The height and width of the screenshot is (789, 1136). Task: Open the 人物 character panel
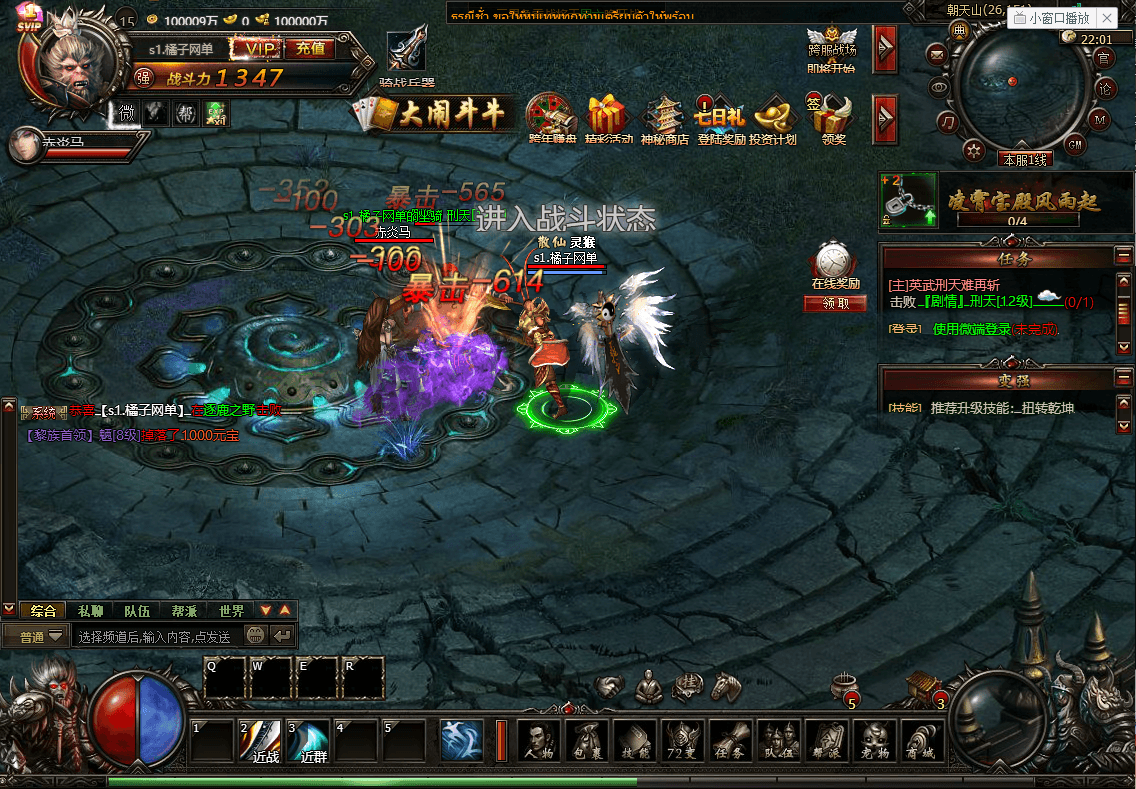[x=540, y=742]
